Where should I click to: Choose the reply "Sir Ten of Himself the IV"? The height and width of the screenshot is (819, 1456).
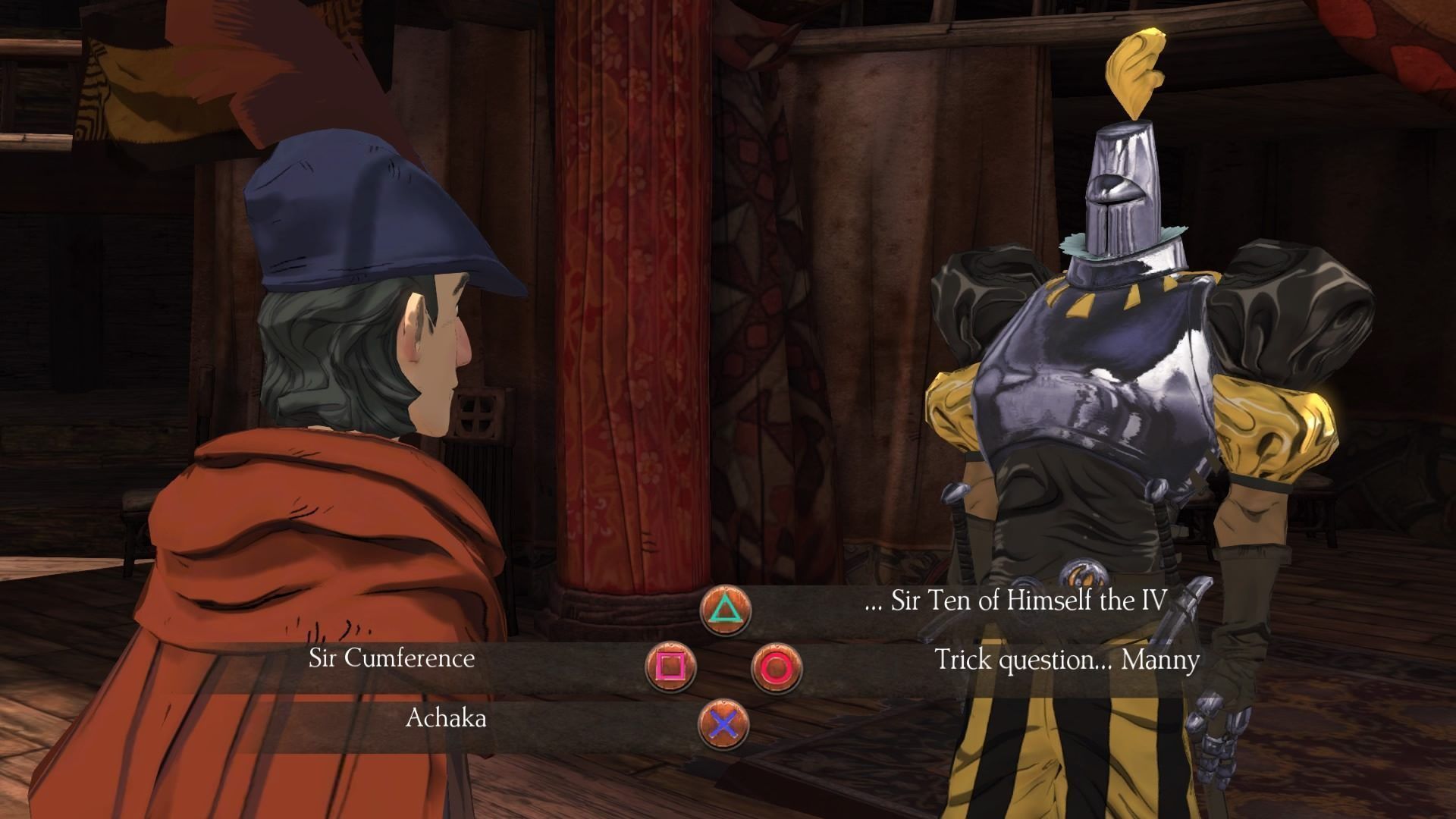point(1015,601)
